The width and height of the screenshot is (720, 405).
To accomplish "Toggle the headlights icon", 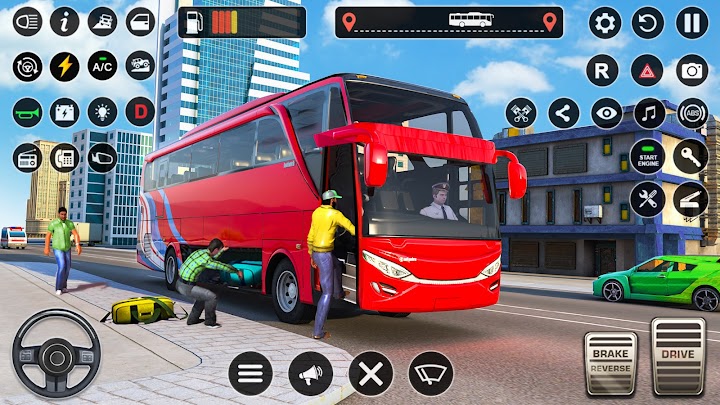I will point(27,22).
